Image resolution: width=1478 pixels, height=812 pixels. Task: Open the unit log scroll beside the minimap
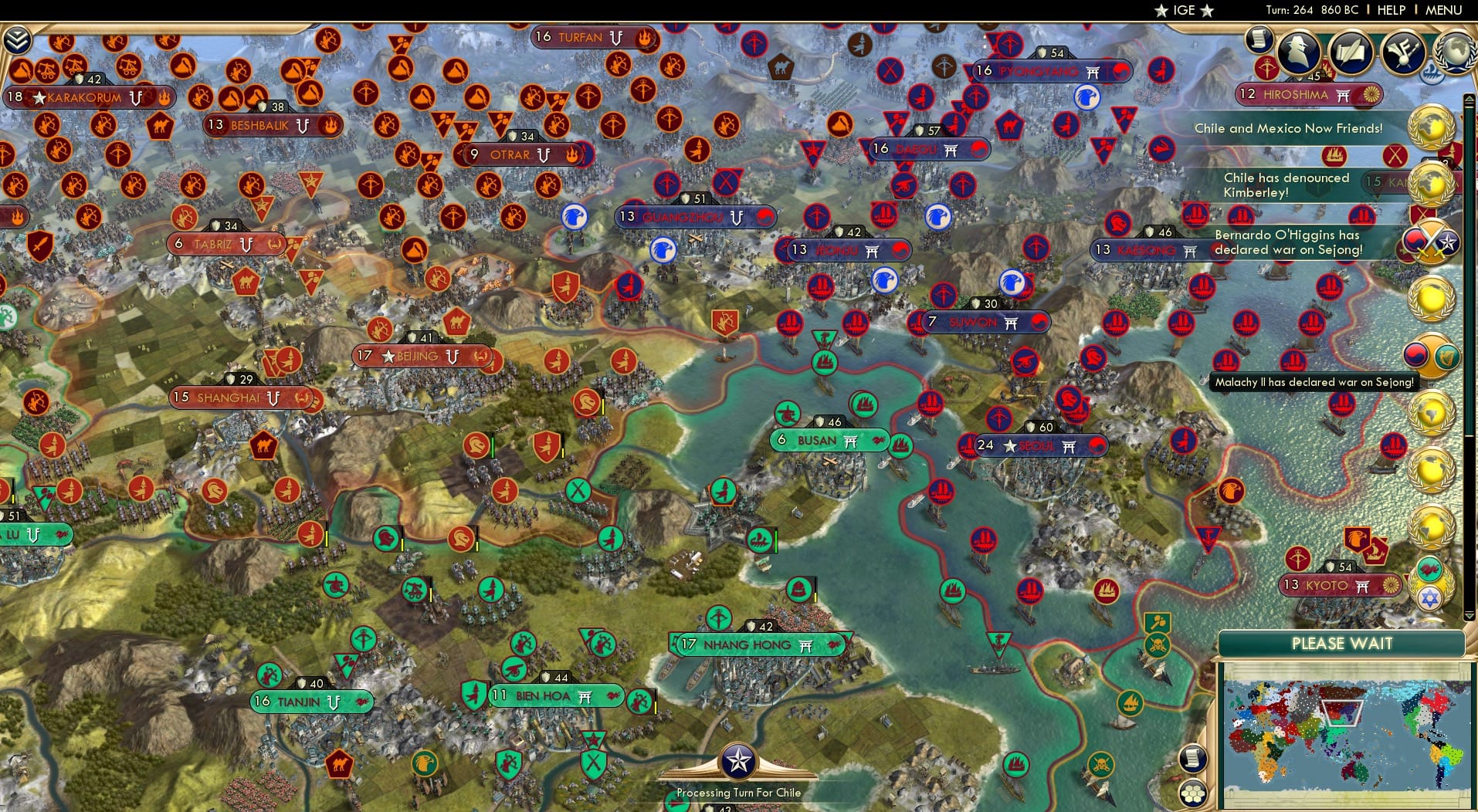(x=1193, y=759)
